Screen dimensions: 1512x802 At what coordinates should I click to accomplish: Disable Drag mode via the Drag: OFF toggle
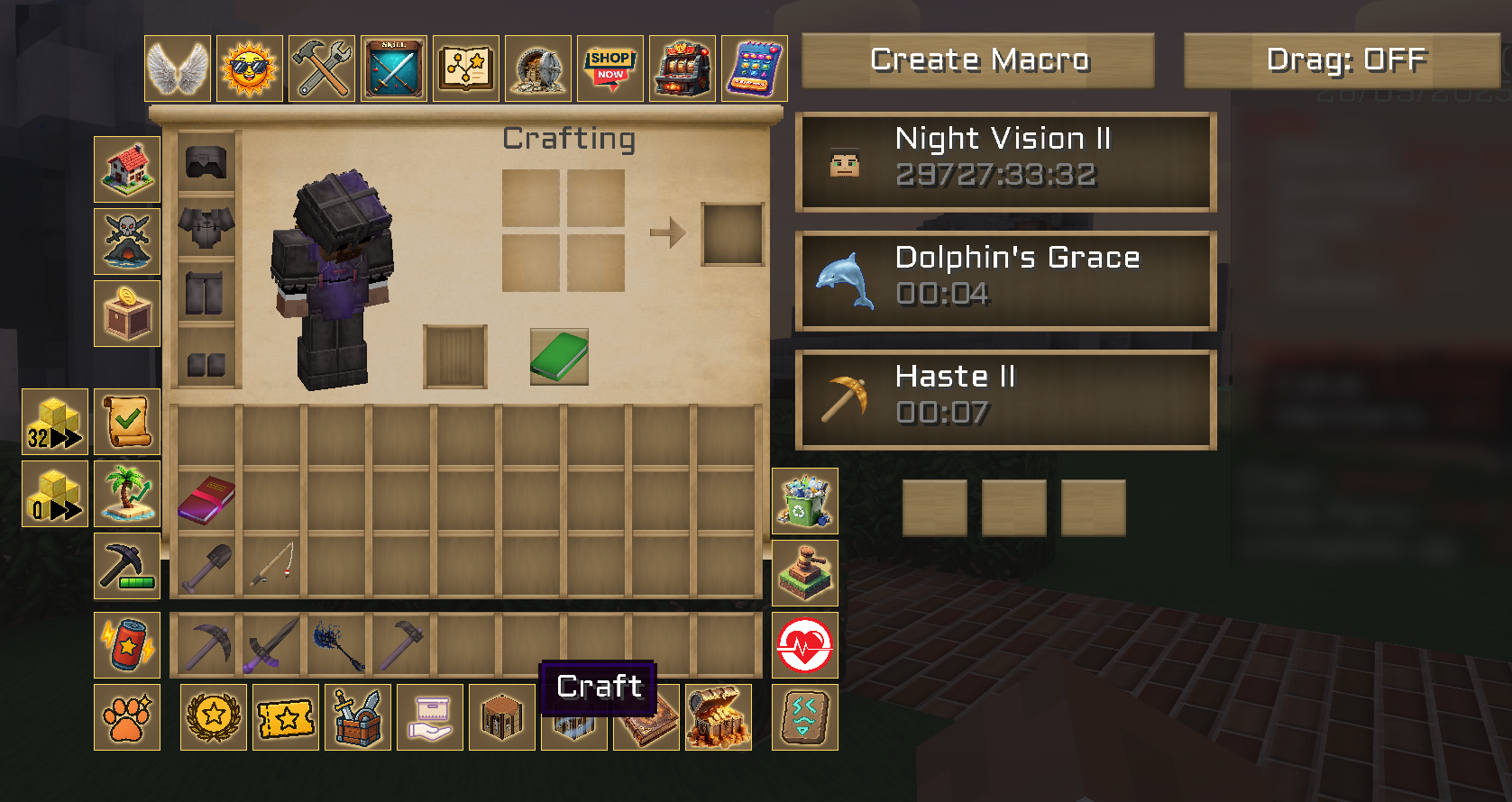[1343, 59]
